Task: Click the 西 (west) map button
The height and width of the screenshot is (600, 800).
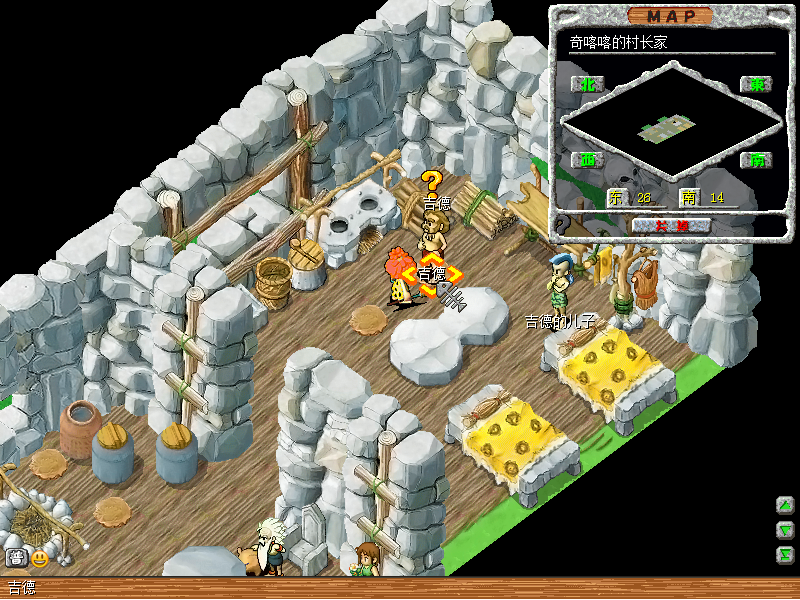Action: pyautogui.click(x=587, y=159)
